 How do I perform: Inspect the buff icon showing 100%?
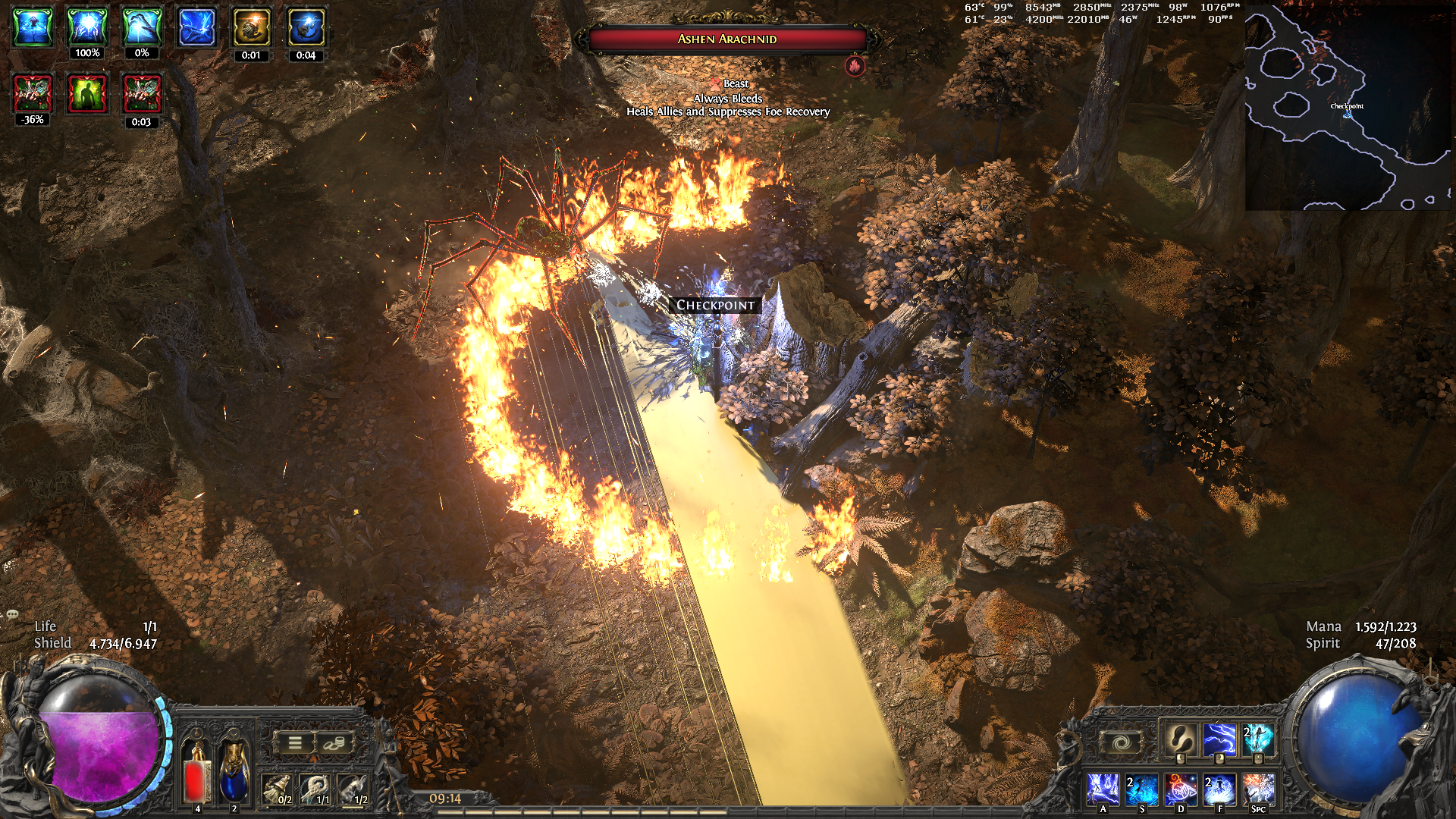point(87,27)
